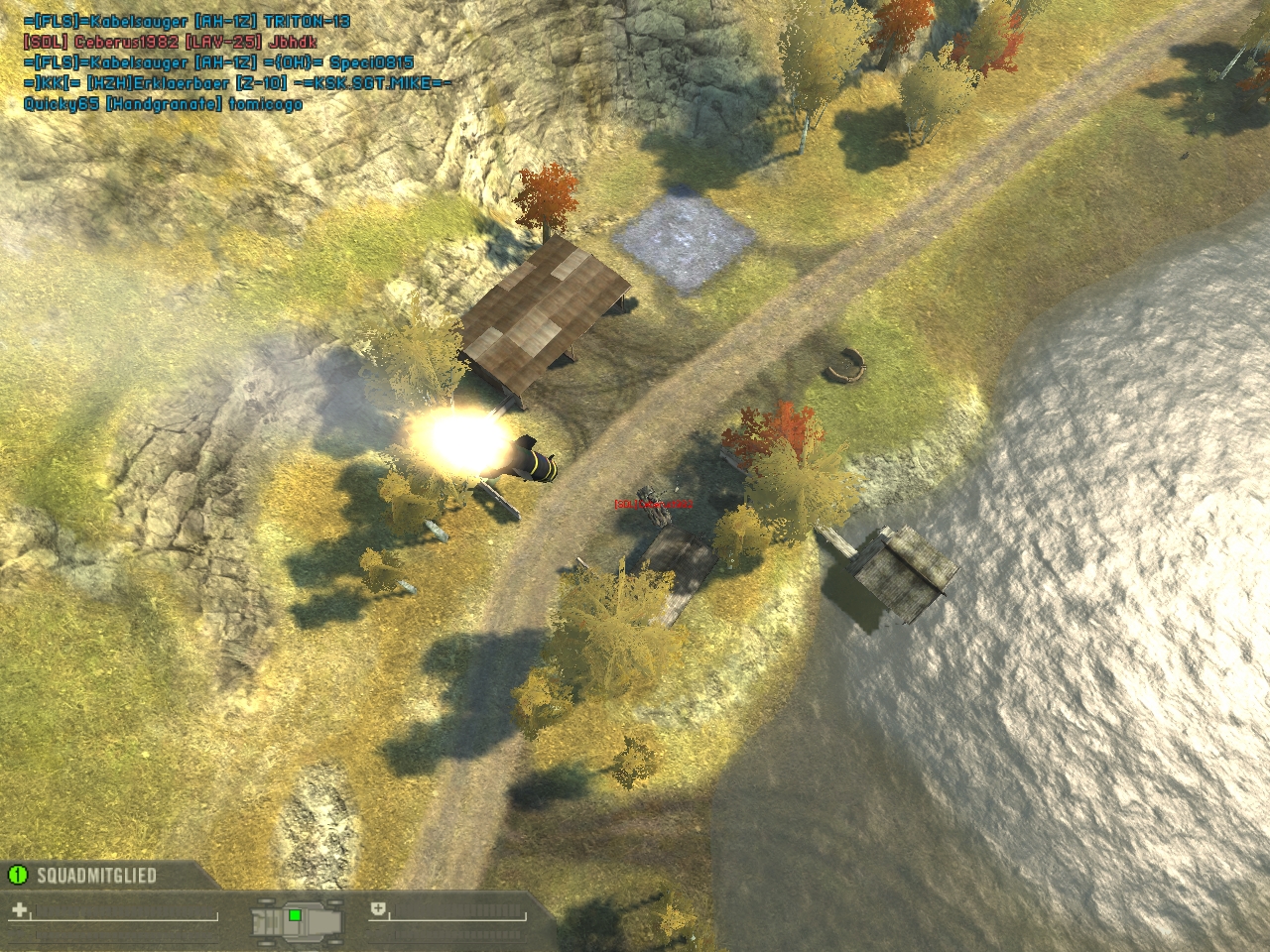Select the green squad number 1 badge
This screenshot has height=952, width=1270.
(x=17, y=875)
